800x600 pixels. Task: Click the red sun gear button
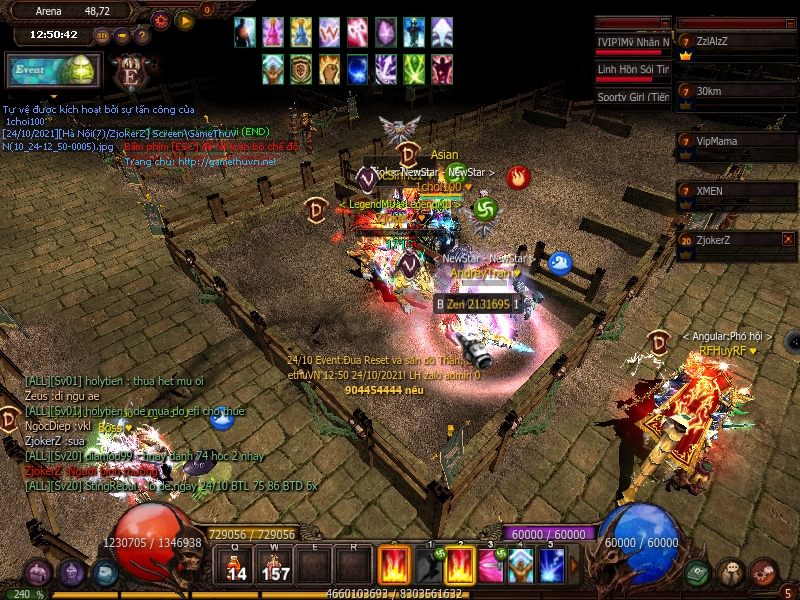pyautogui.click(x=161, y=20)
